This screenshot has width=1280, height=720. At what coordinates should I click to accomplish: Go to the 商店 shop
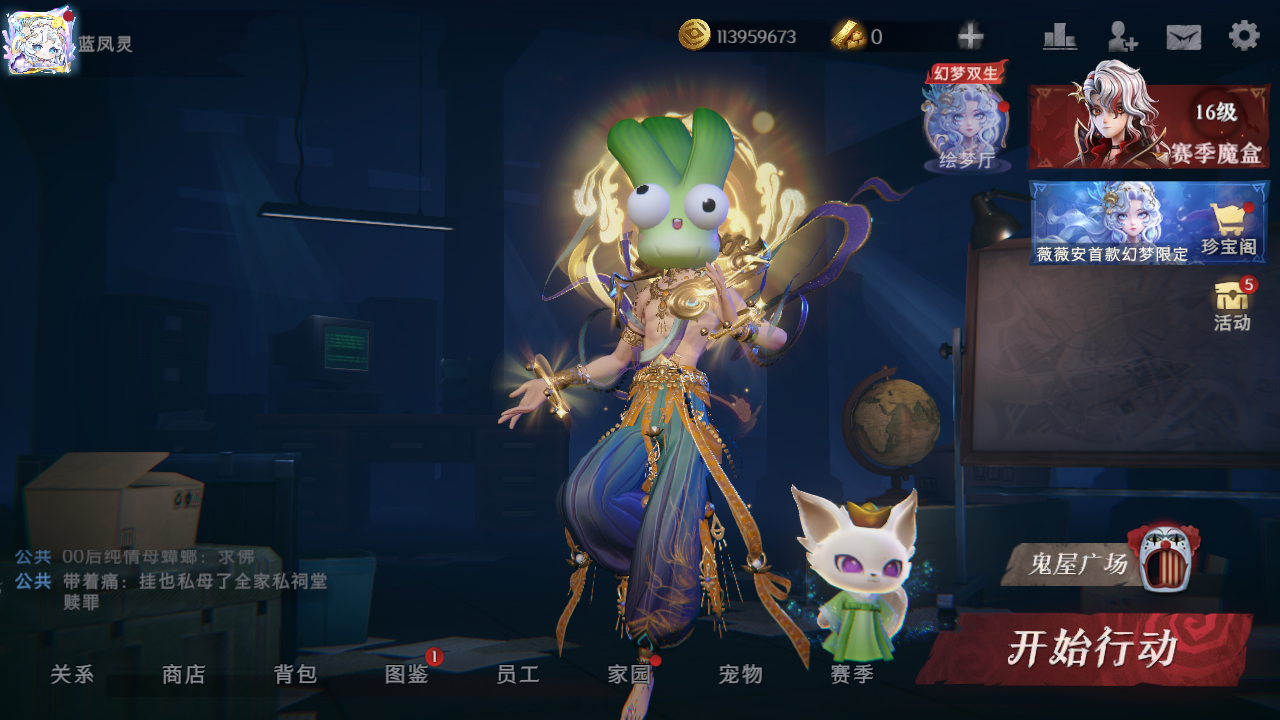[184, 675]
